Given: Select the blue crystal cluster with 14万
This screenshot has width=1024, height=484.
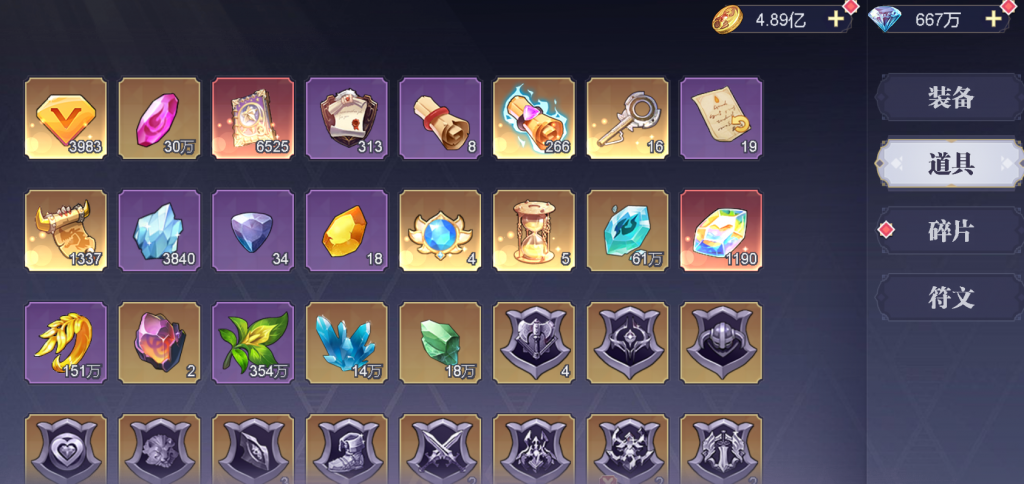Looking at the screenshot, I should tap(346, 342).
